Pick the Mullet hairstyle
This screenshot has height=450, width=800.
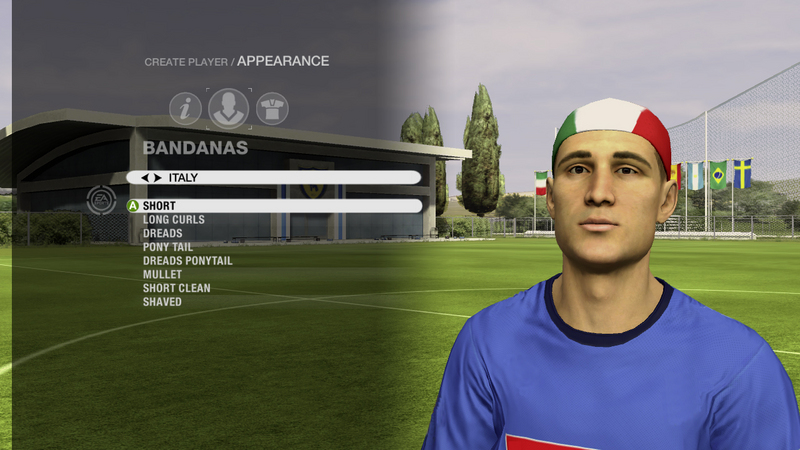pos(162,274)
